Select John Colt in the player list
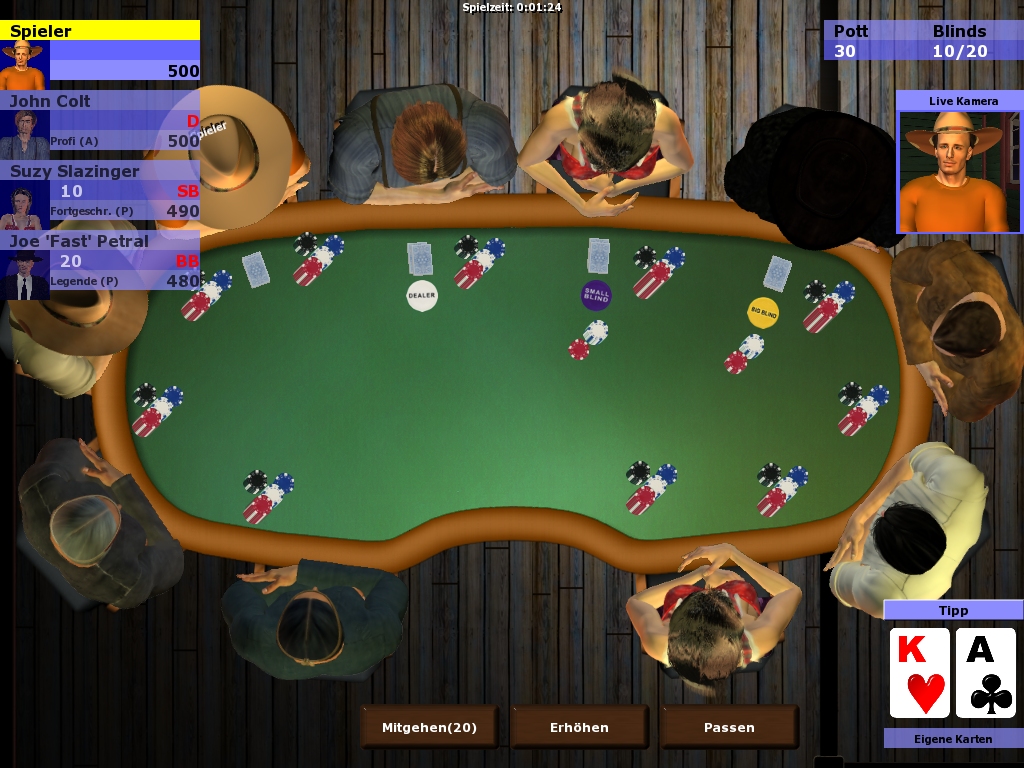 coord(100,121)
